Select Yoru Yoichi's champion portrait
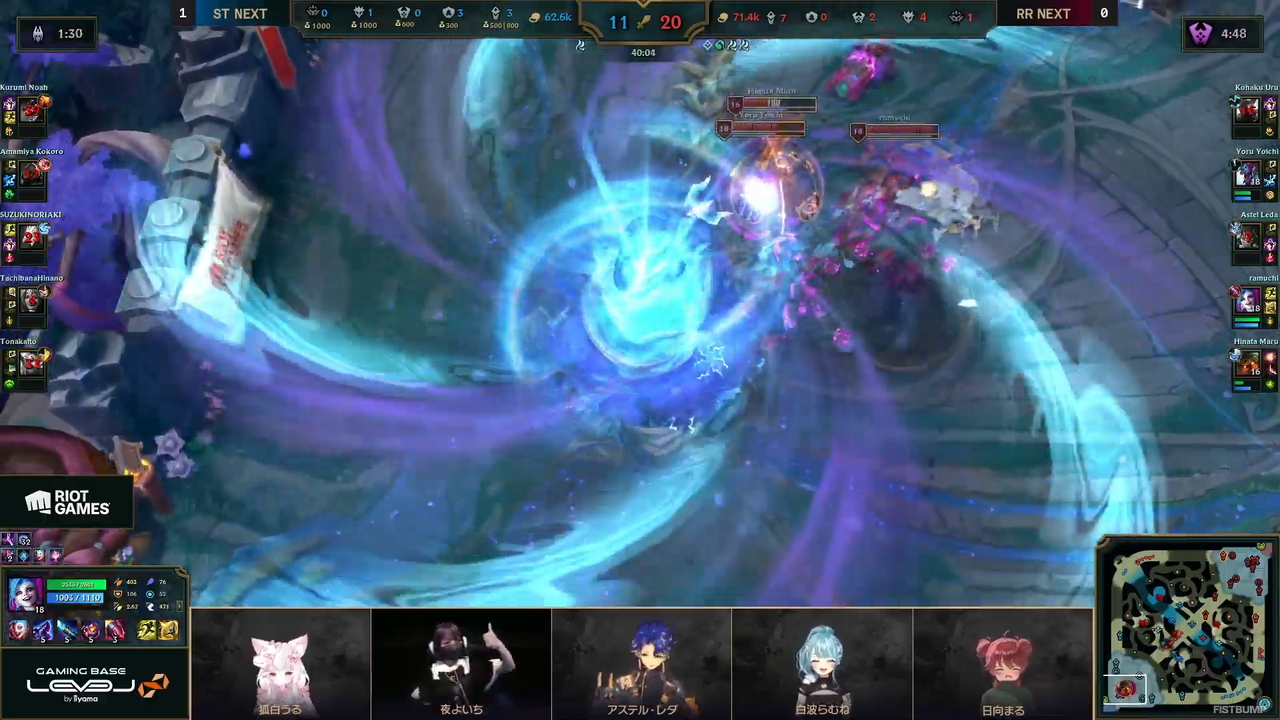This screenshot has width=1280, height=720. tap(1247, 174)
